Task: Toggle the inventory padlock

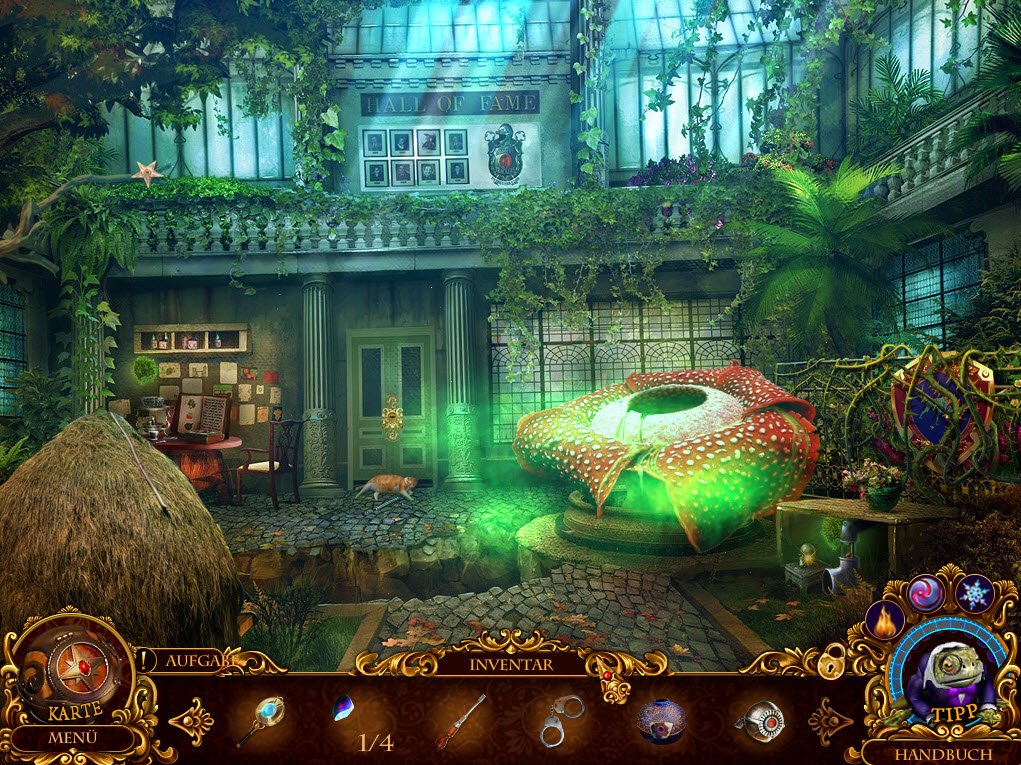Action: coord(830,660)
